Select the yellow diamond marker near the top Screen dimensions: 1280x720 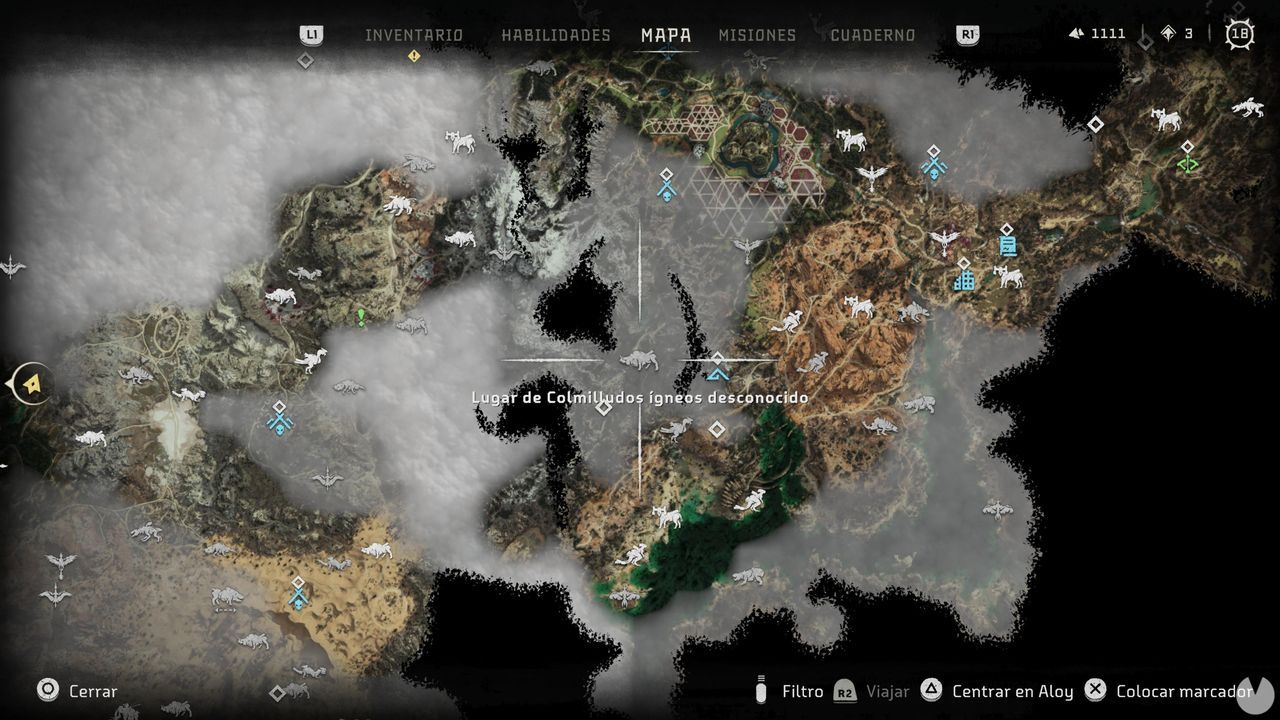coord(413,56)
